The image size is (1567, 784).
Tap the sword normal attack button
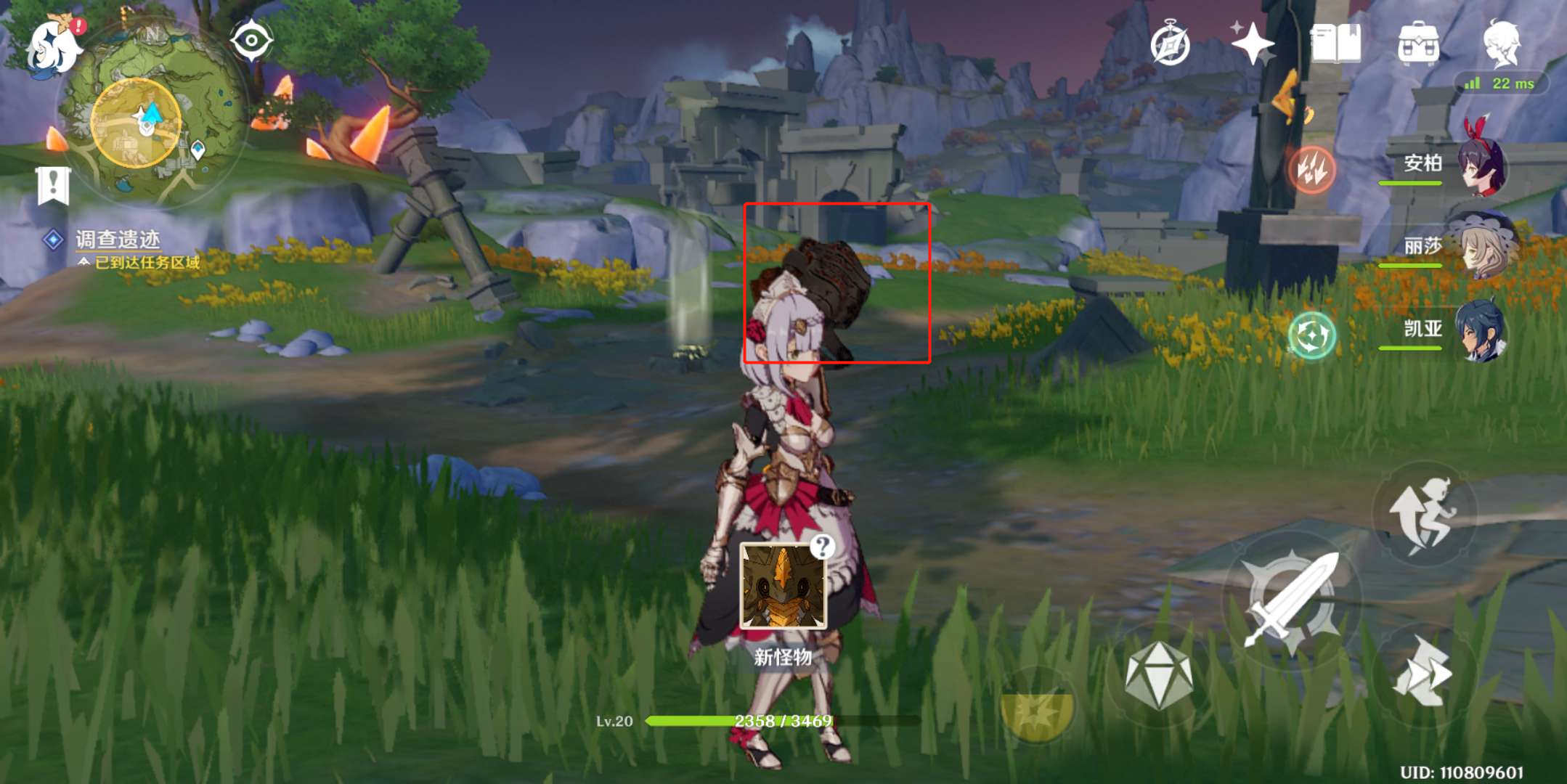click(x=1293, y=599)
